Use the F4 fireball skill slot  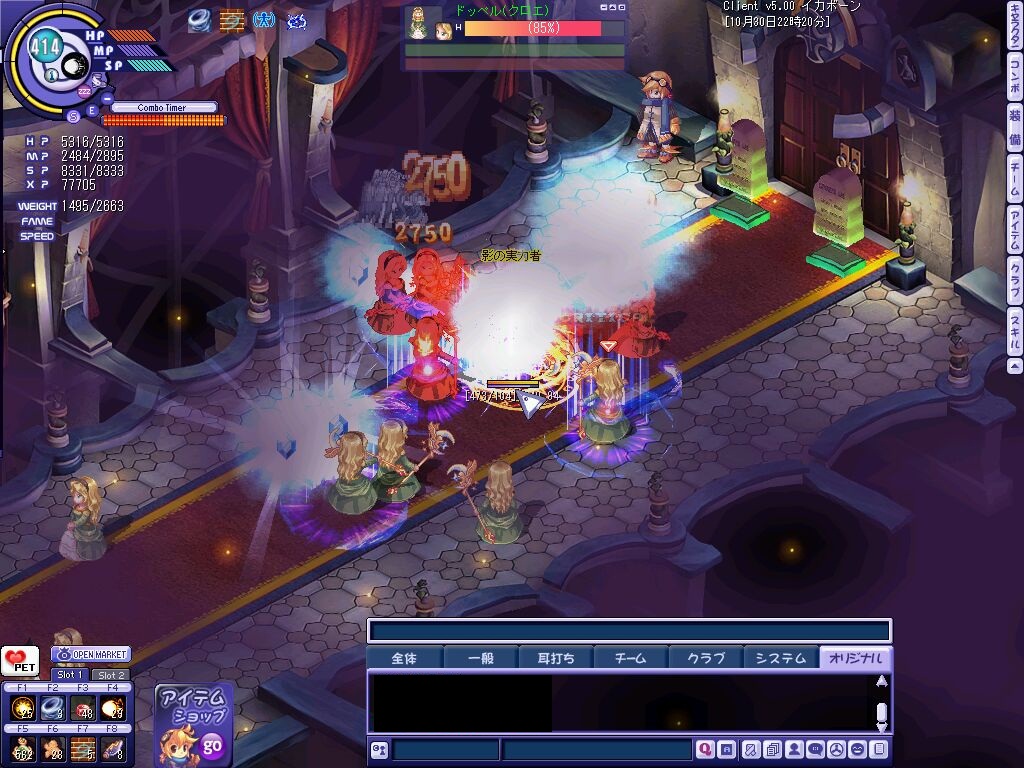113,708
